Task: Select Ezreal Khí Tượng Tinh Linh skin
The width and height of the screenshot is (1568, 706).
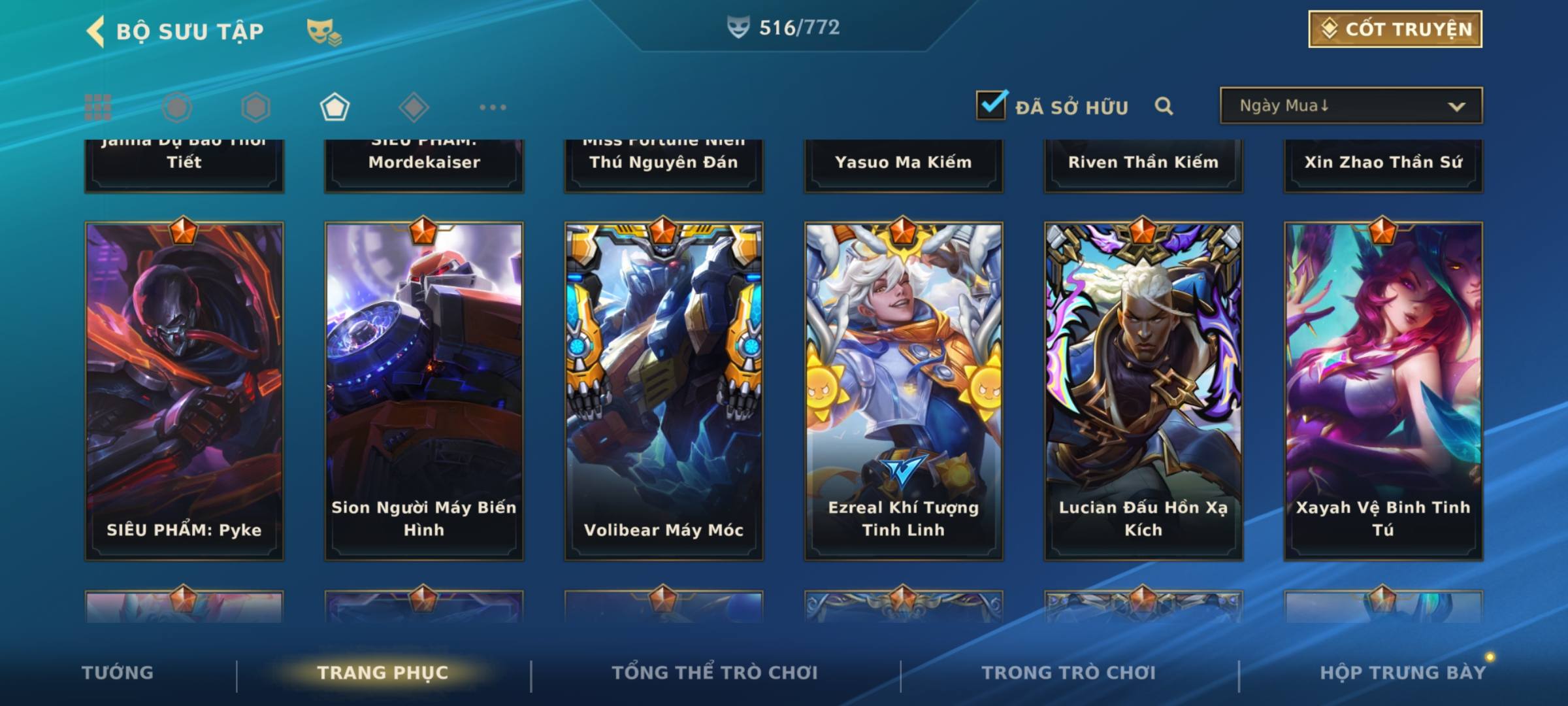Action: tap(904, 391)
